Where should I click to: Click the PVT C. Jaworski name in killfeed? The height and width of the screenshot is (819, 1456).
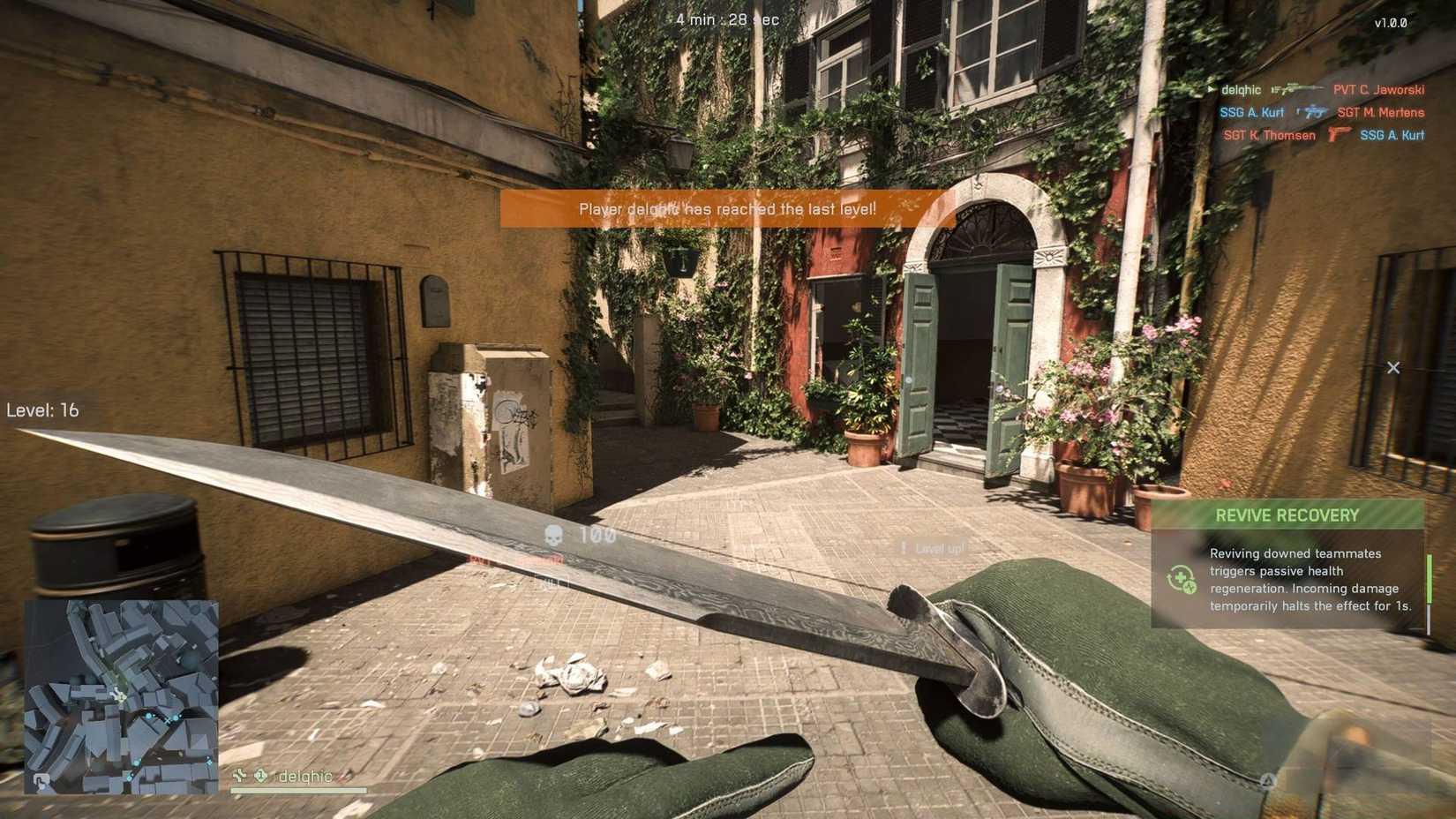pos(1380,89)
